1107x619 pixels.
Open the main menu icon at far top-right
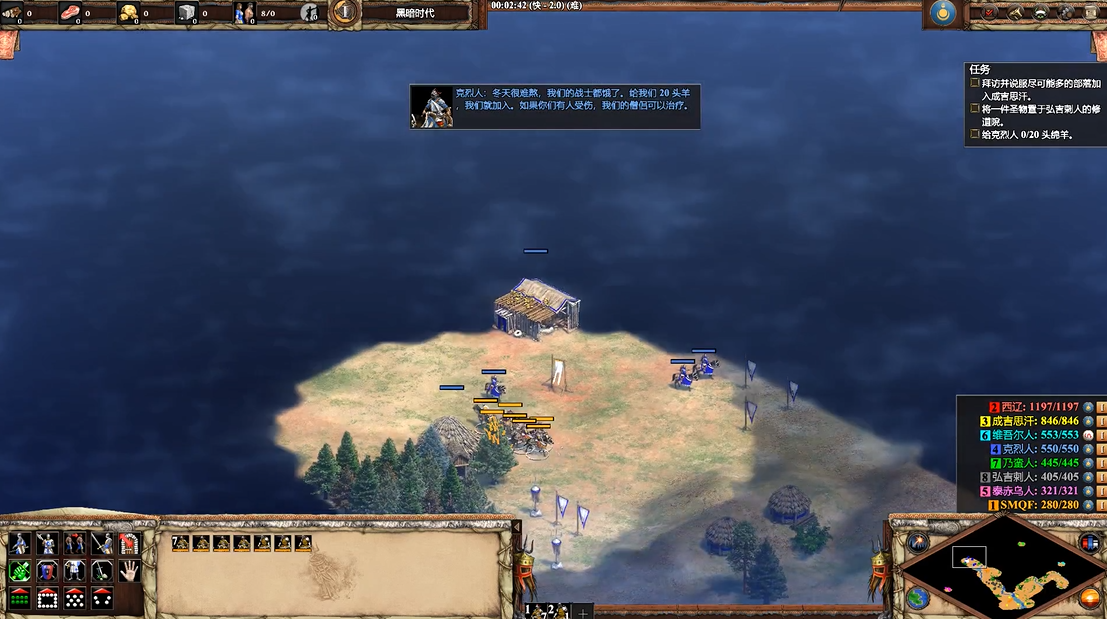(x=1088, y=13)
